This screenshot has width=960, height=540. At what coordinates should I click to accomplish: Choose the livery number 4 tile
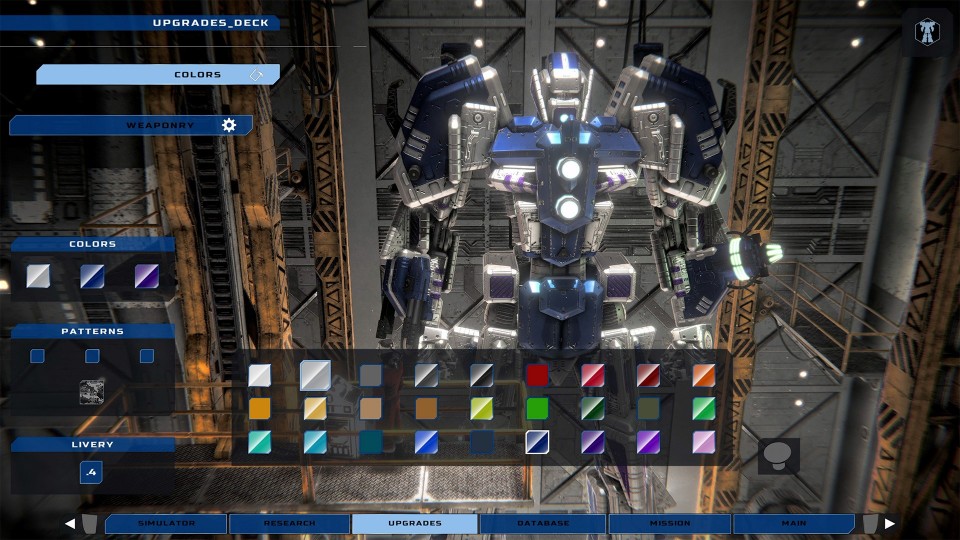[x=92, y=472]
